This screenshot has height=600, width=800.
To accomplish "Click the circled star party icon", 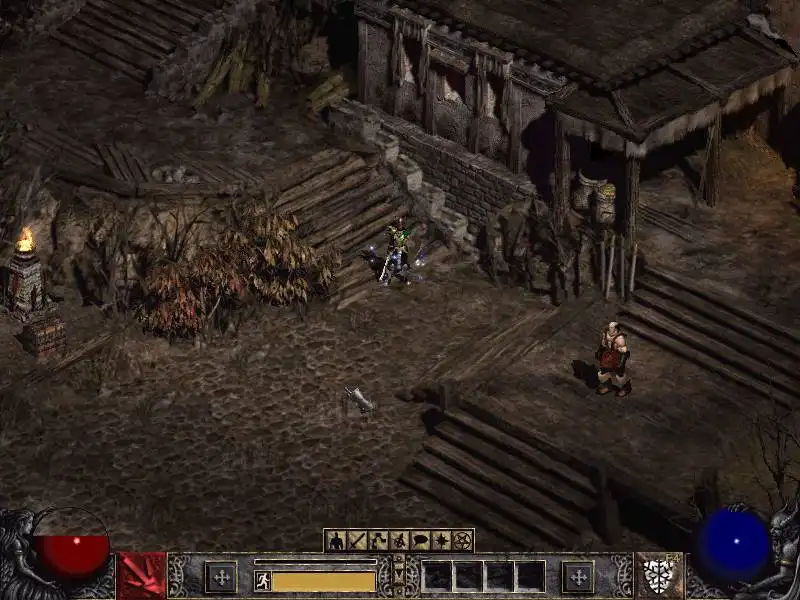I will [398, 541].
